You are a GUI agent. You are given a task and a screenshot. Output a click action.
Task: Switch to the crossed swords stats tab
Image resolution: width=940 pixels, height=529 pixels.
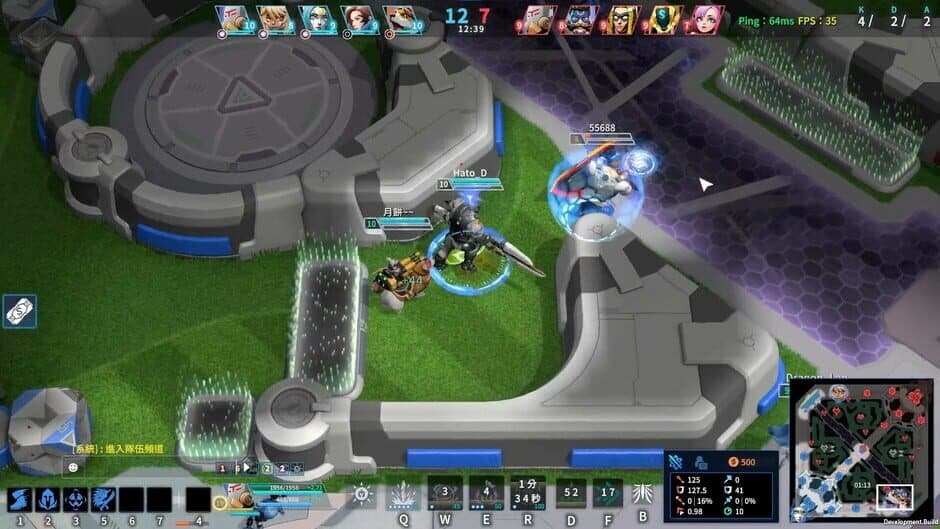tap(675, 462)
